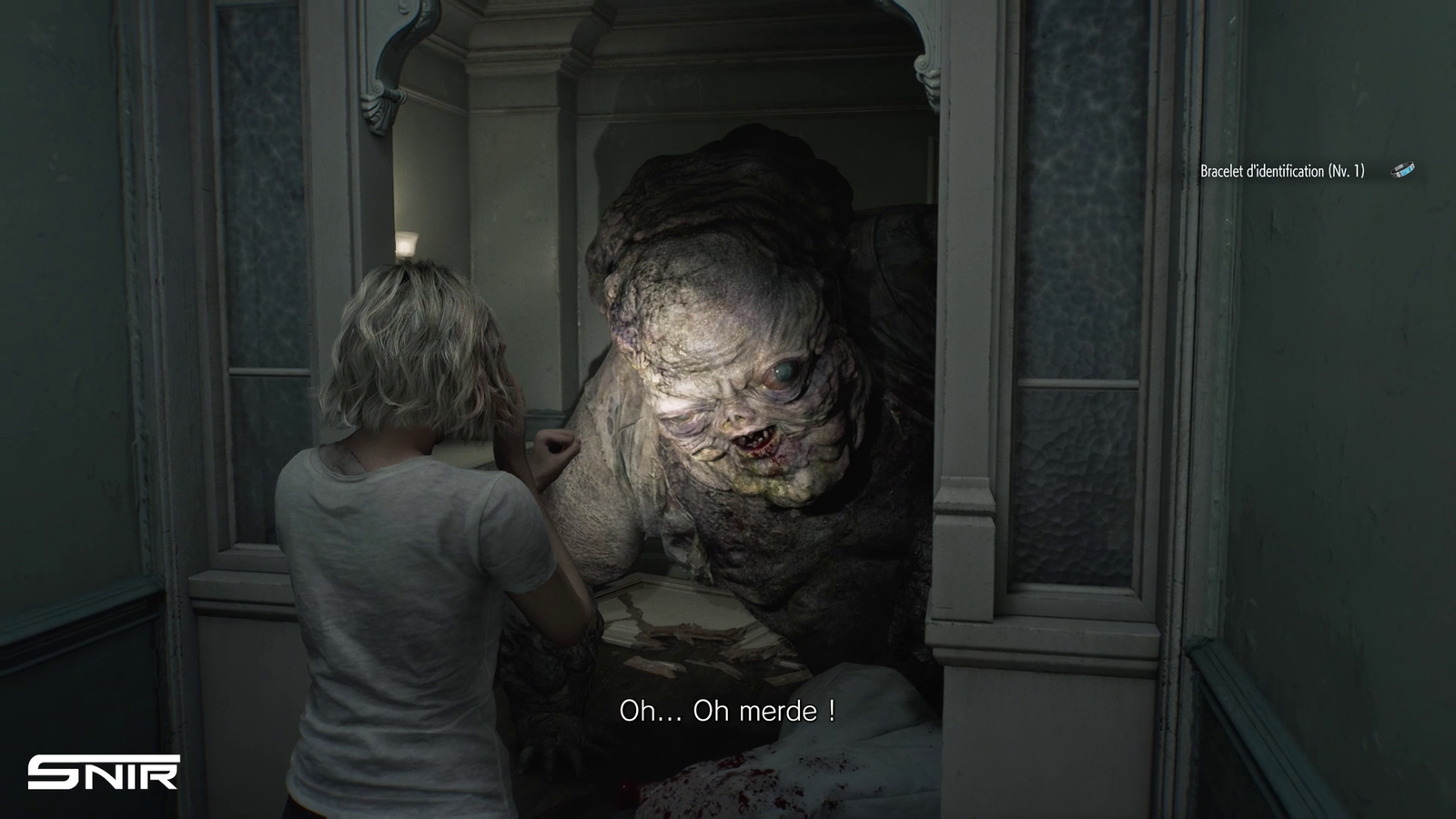Viewport: 1456px width, 819px height.
Task: Click the SNIR channel watermark logo
Action: pos(103,772)
